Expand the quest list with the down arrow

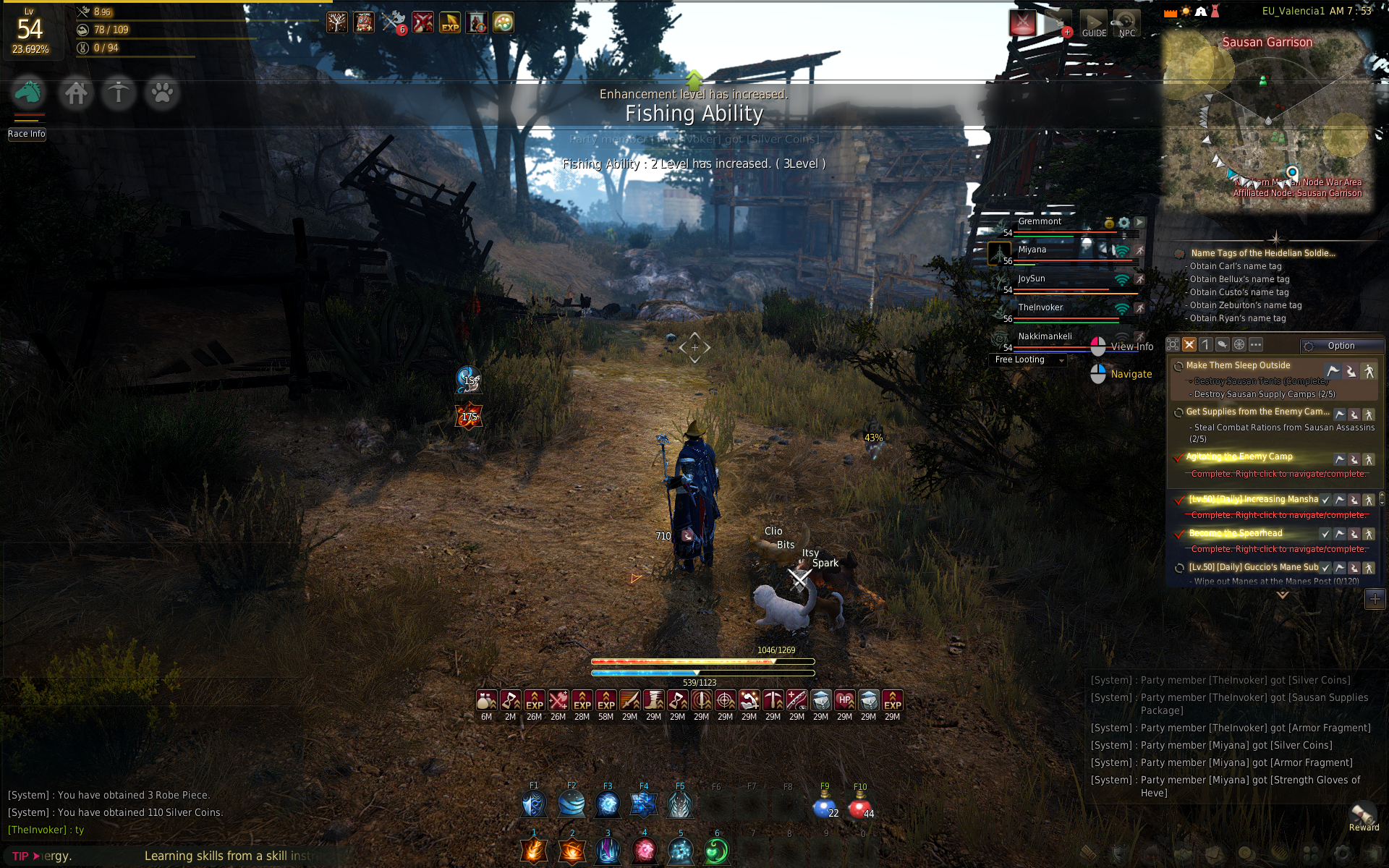1283,595
